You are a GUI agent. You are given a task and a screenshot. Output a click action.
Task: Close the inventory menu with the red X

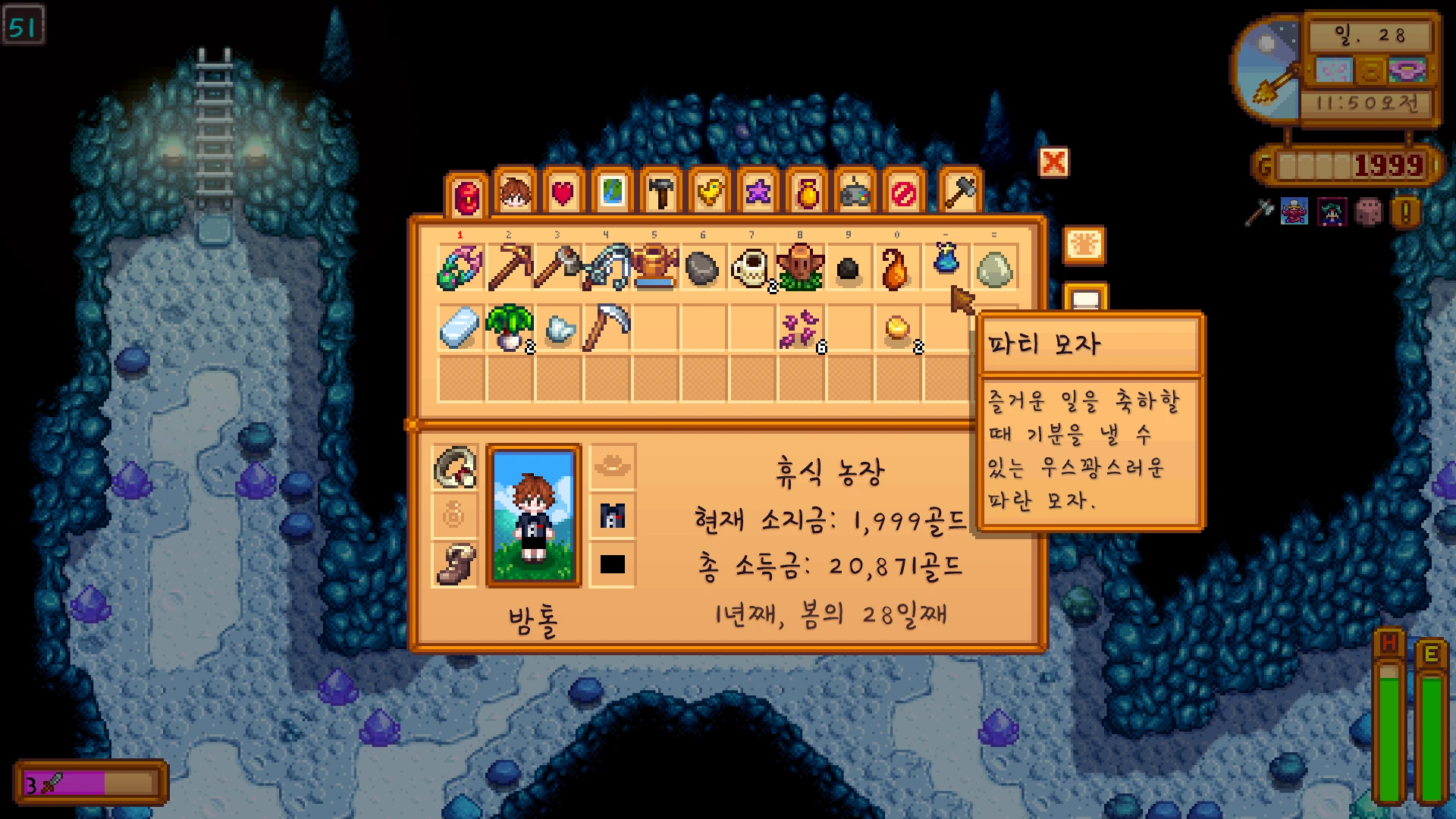[x=1053, y=162]
